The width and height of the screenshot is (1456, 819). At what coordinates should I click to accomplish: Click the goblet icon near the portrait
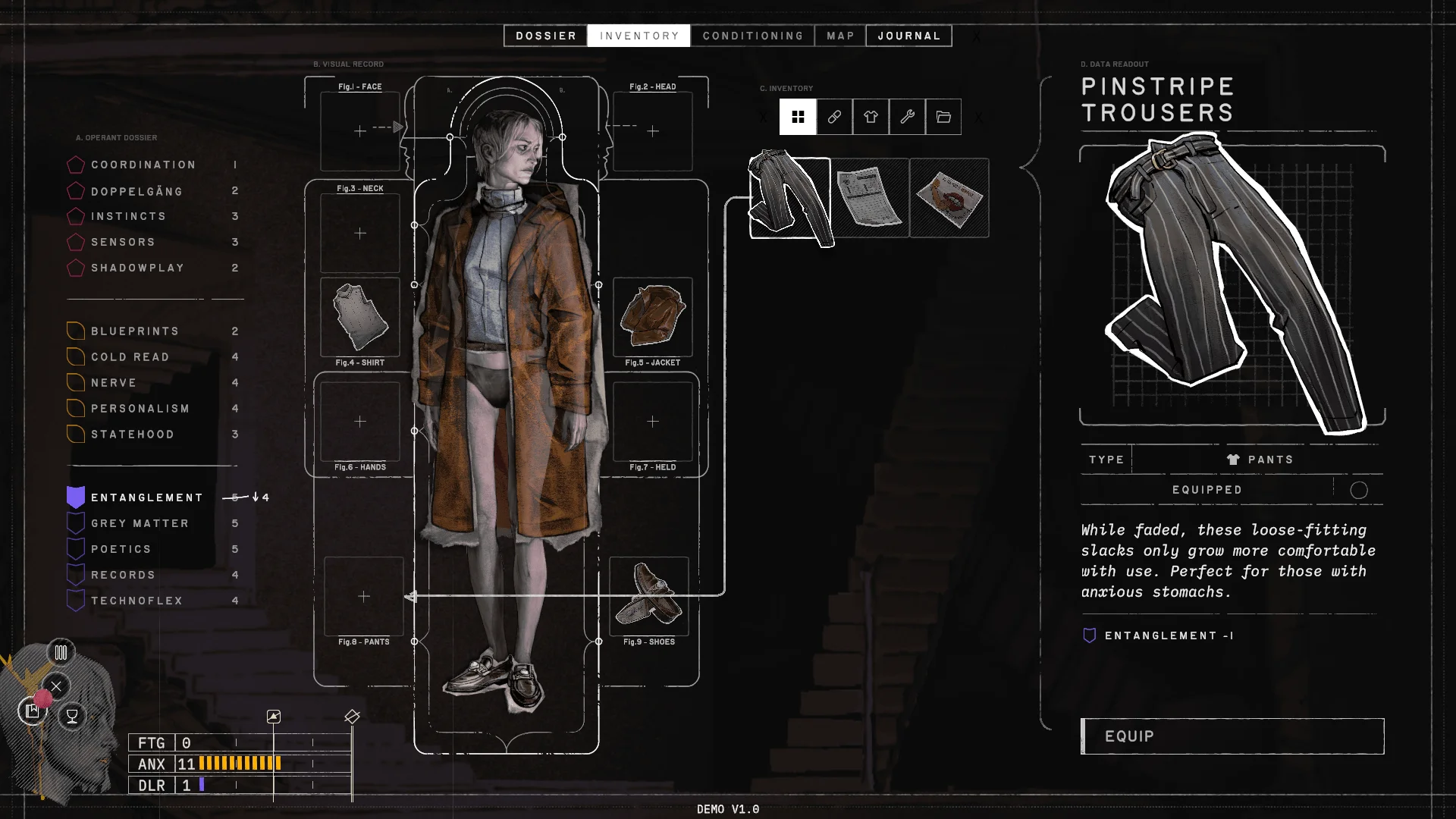pyautogui.click(x=71, y=715)
